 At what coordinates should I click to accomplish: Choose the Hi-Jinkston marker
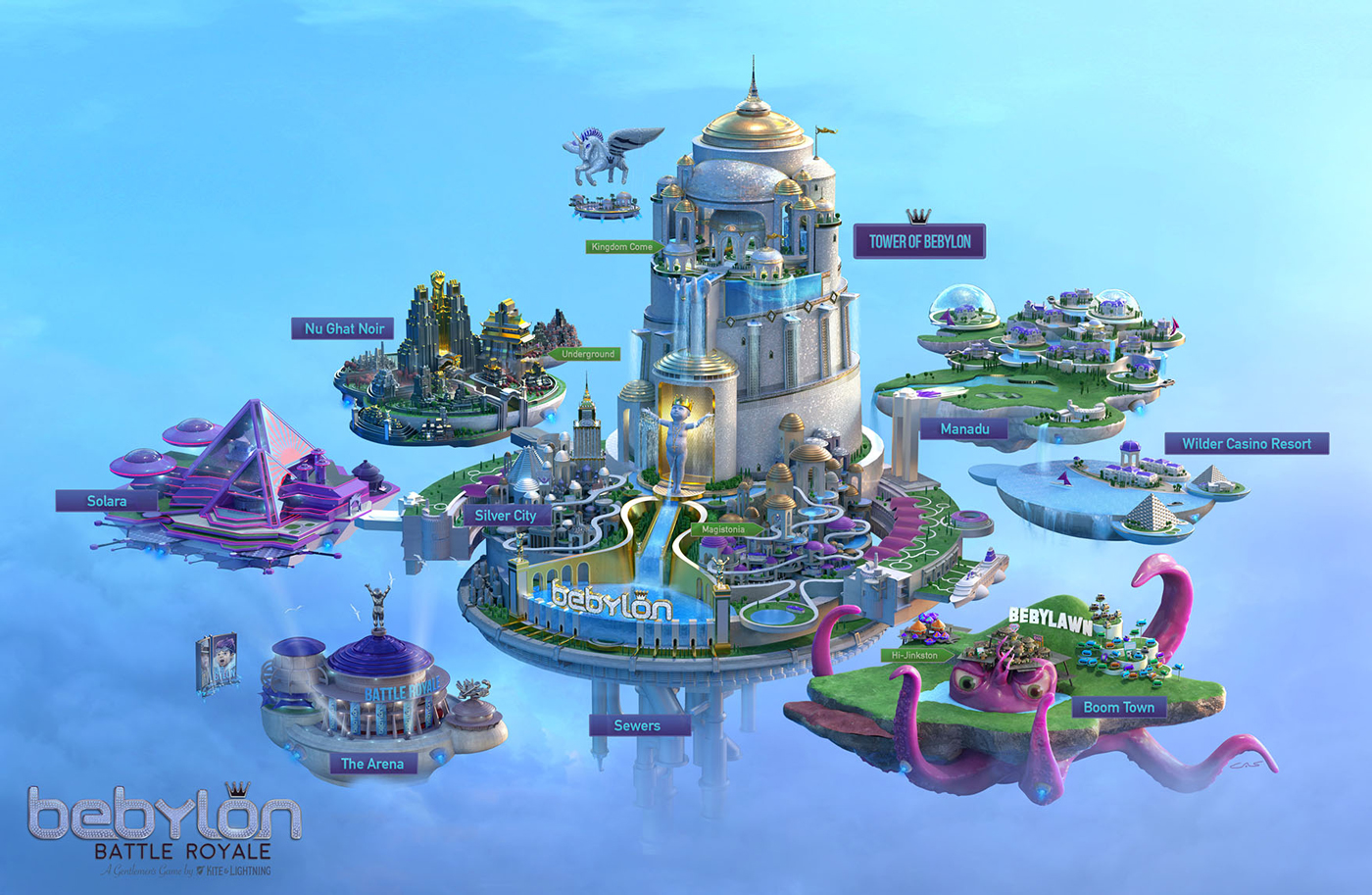click(914, 655)
